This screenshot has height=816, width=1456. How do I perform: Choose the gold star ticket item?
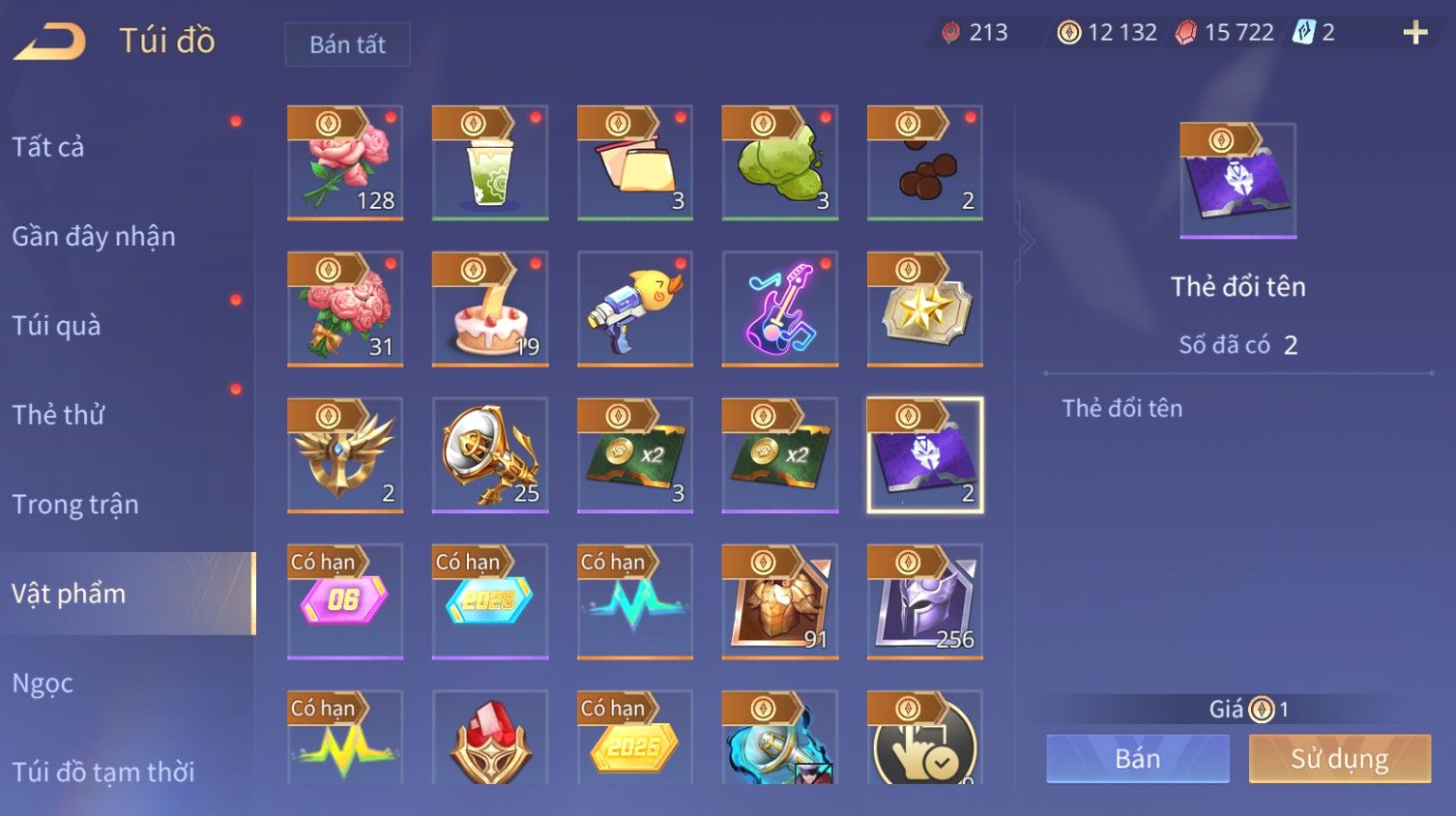pyautogui.click(x=925, y=309)
